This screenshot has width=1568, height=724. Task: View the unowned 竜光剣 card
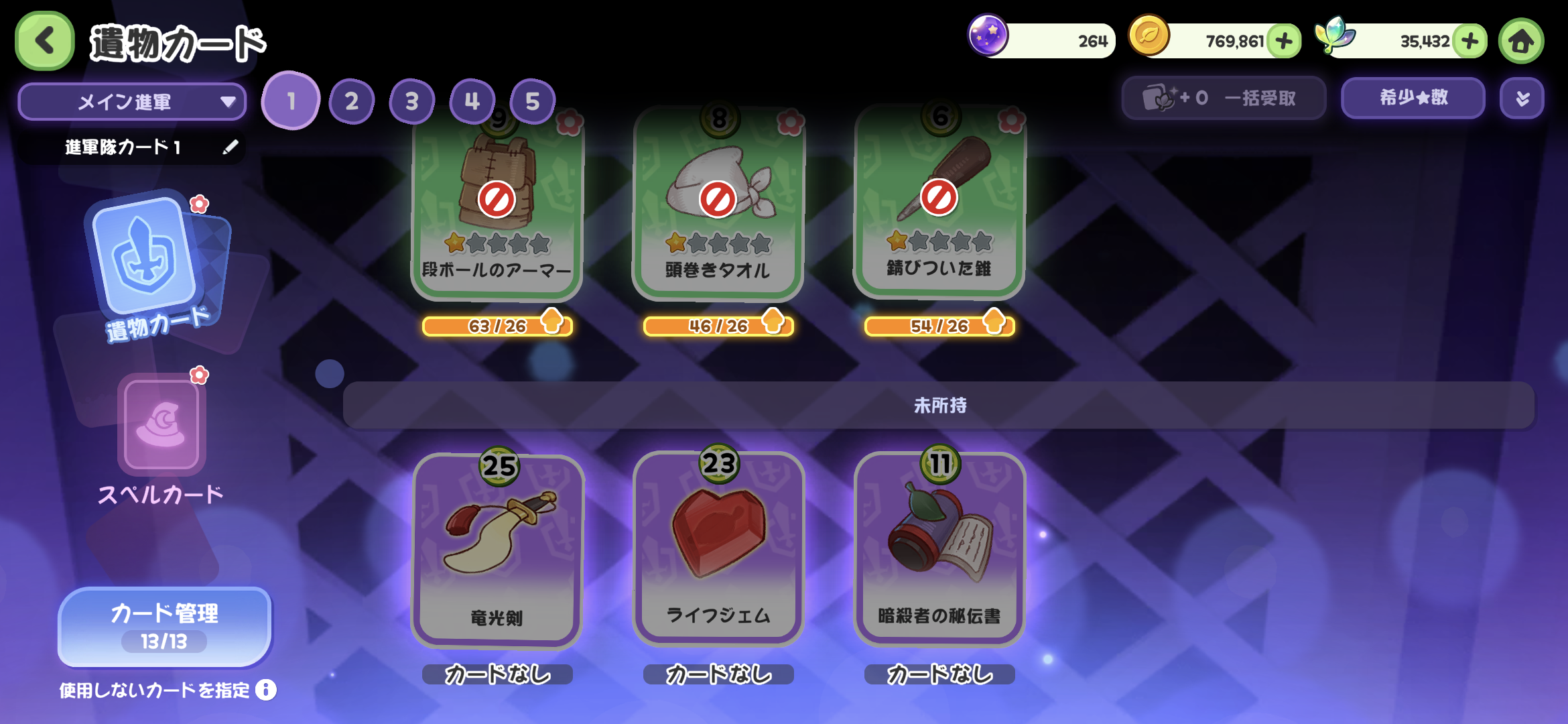[x=497, y=550]
